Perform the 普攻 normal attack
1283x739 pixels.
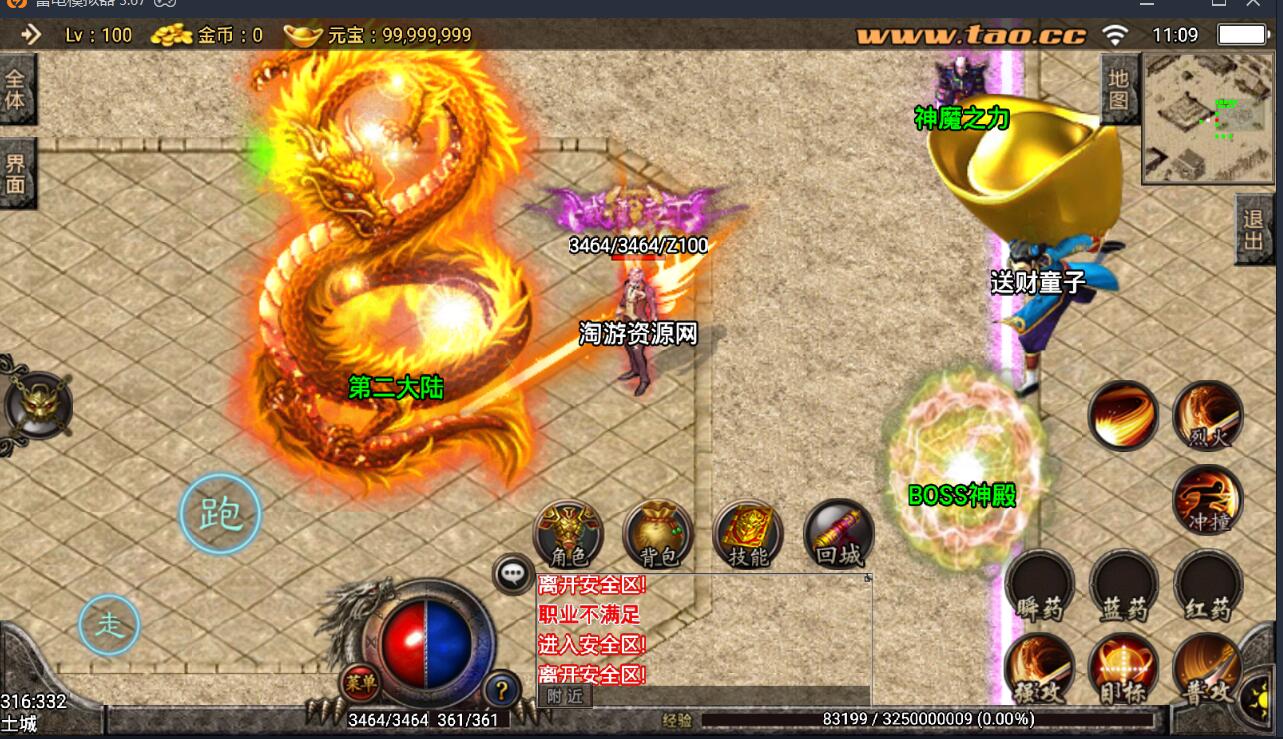(x=1208, y=668)
